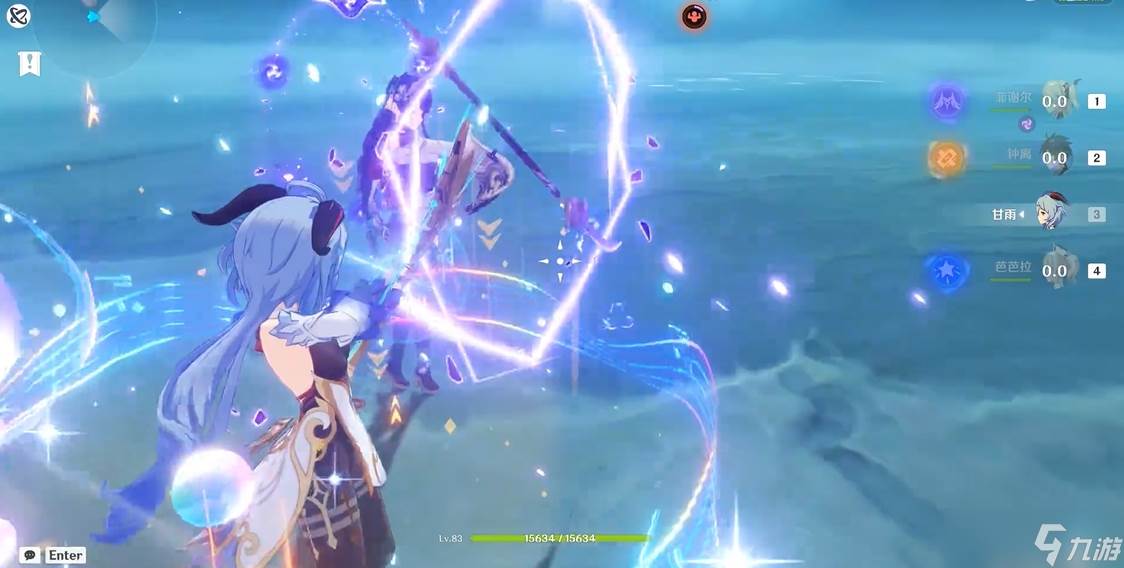Activate 菲谢尔's purple Electro burst icon

coord(946,101)
